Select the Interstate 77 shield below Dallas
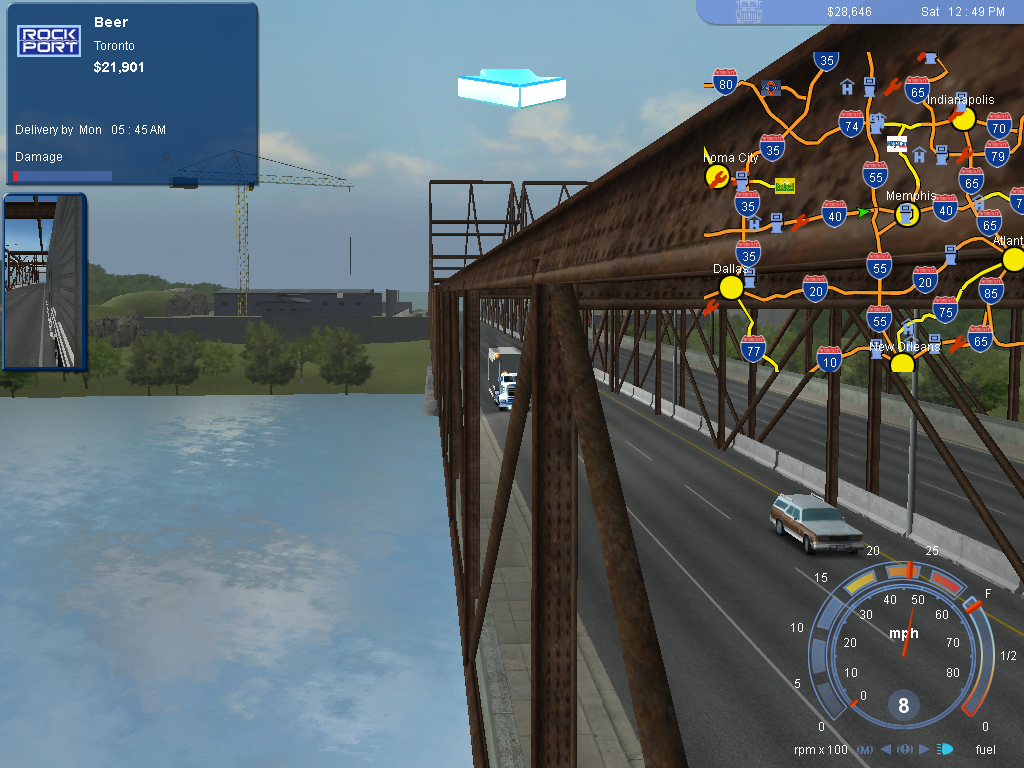This screenshot has height=768, width=1024. (753, 348)
